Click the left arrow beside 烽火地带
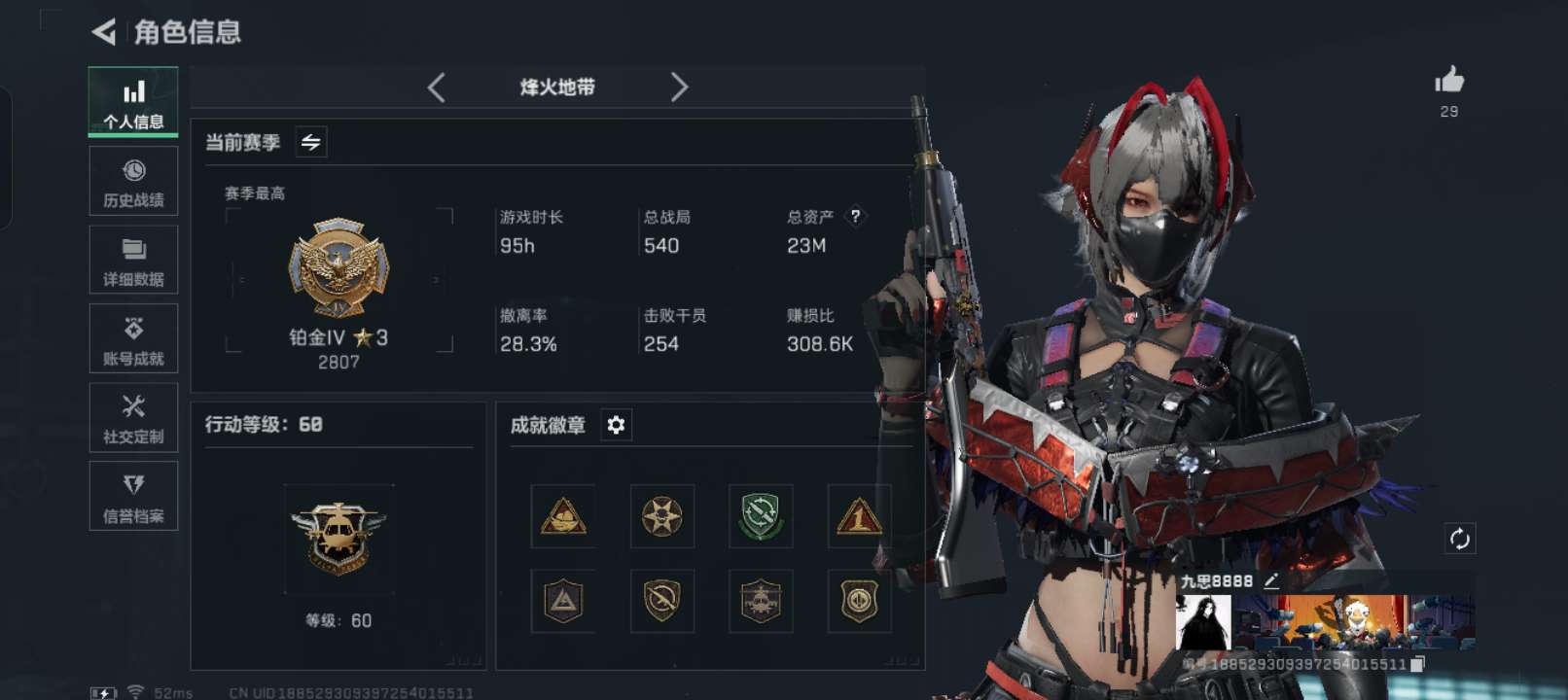 coord(437,87)
